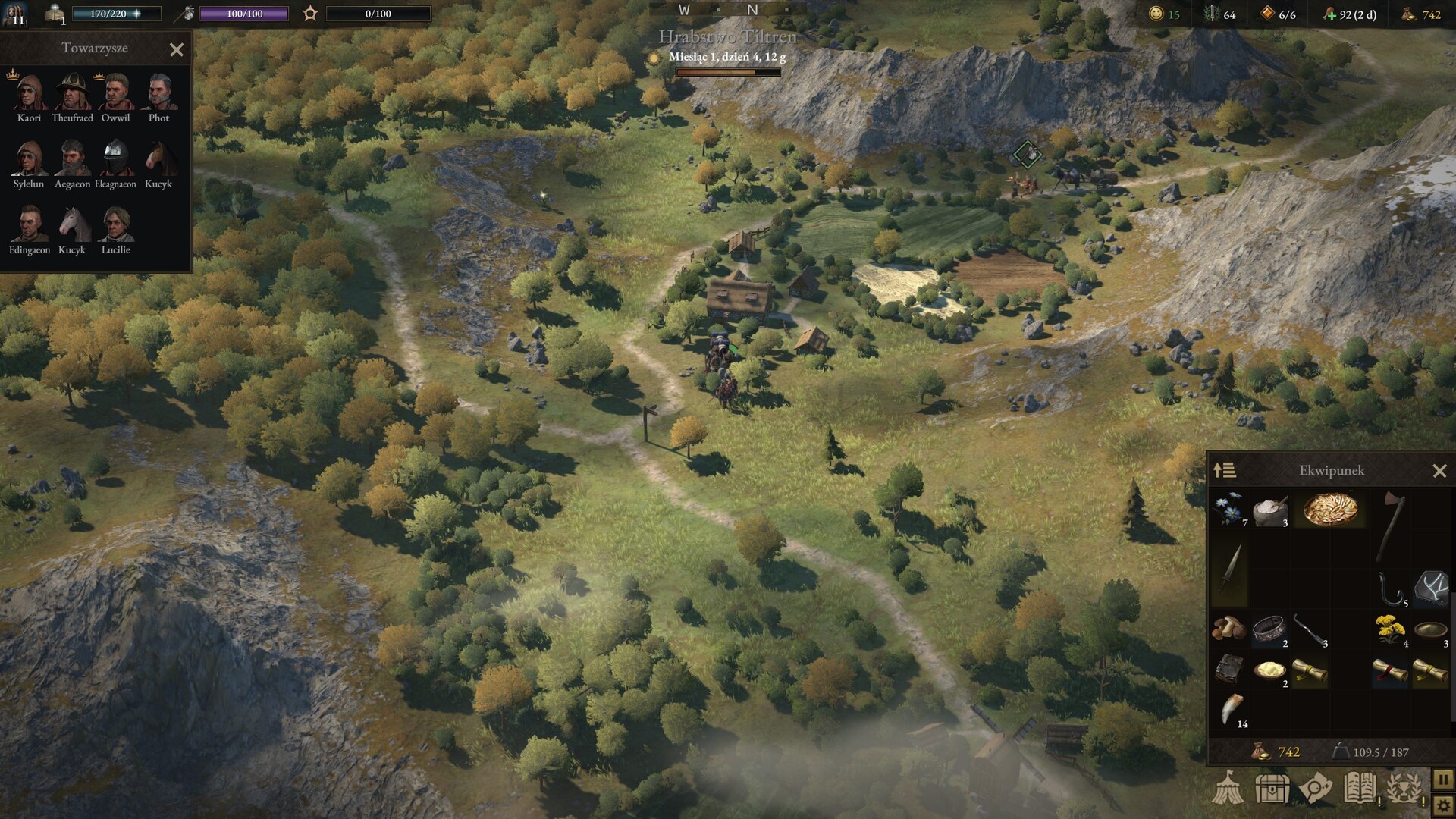Pick the companion Phot
1456x819 pixels.
point(158,93)
